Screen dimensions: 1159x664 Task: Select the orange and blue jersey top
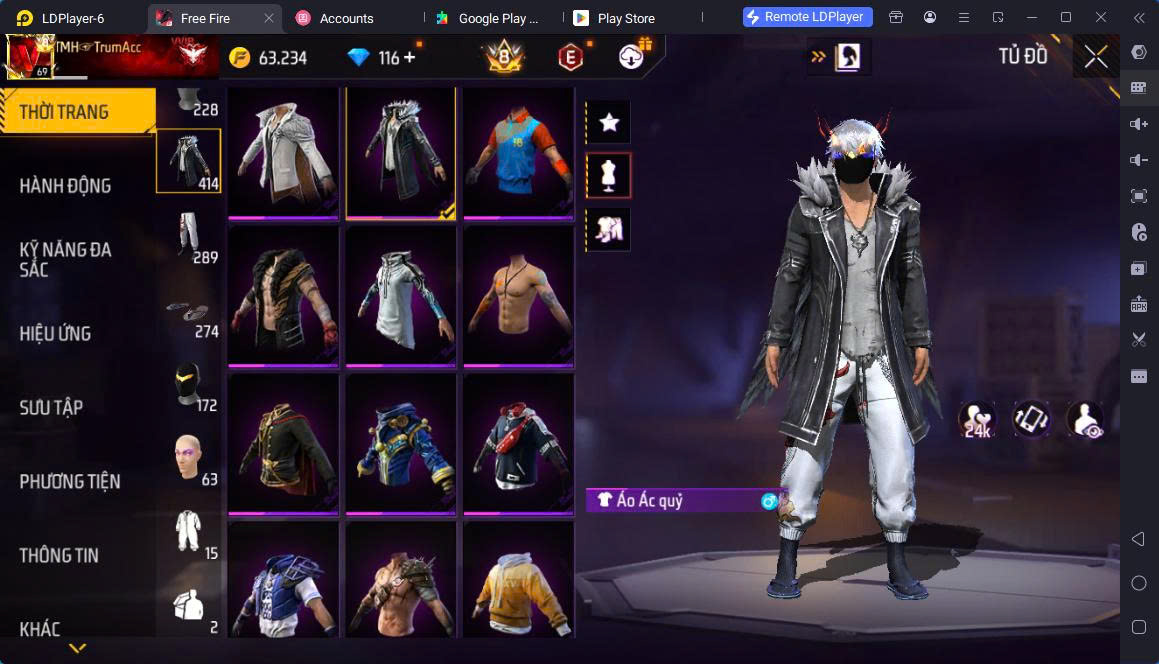coord(518,151)
